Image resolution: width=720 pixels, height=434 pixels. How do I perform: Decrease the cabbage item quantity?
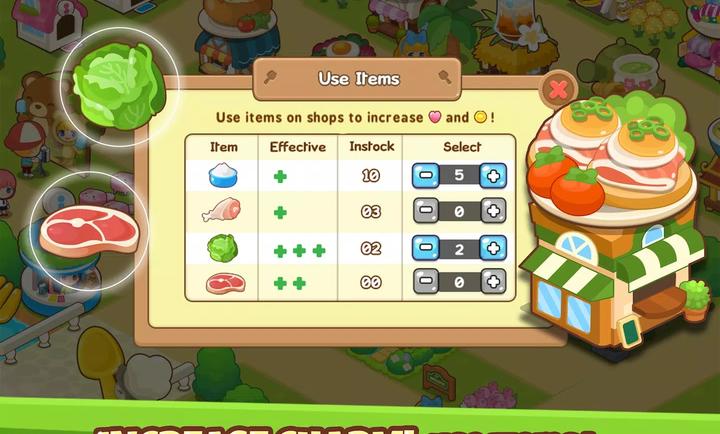click(425, 248)
